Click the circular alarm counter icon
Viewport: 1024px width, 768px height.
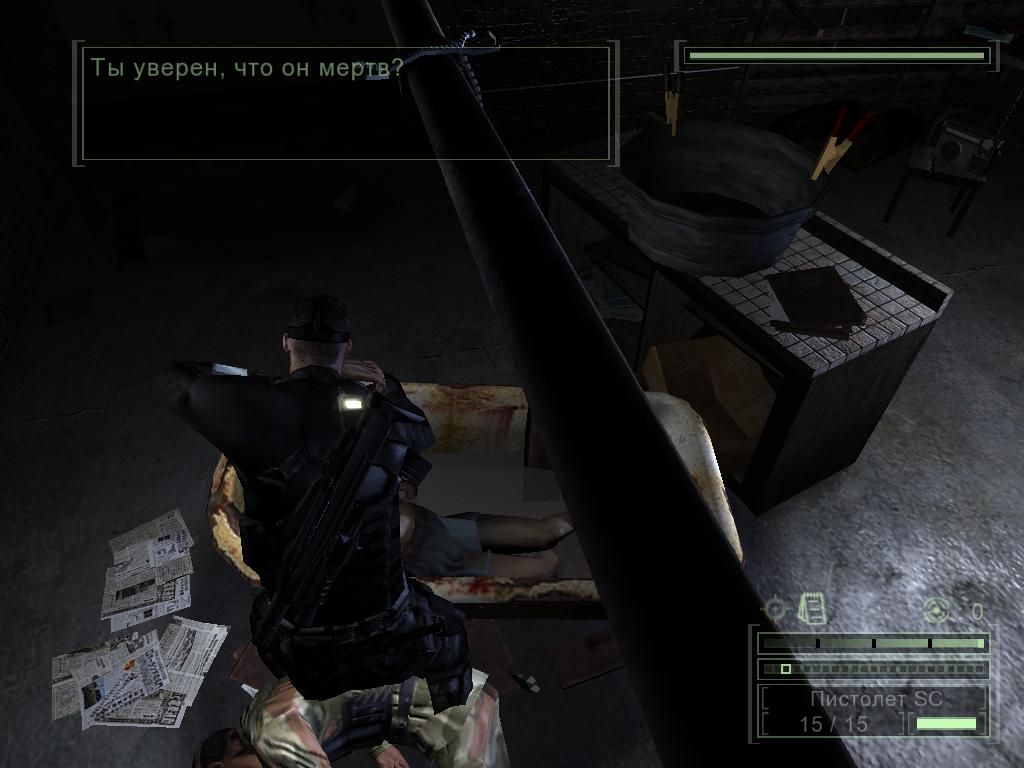pos(937,609)
